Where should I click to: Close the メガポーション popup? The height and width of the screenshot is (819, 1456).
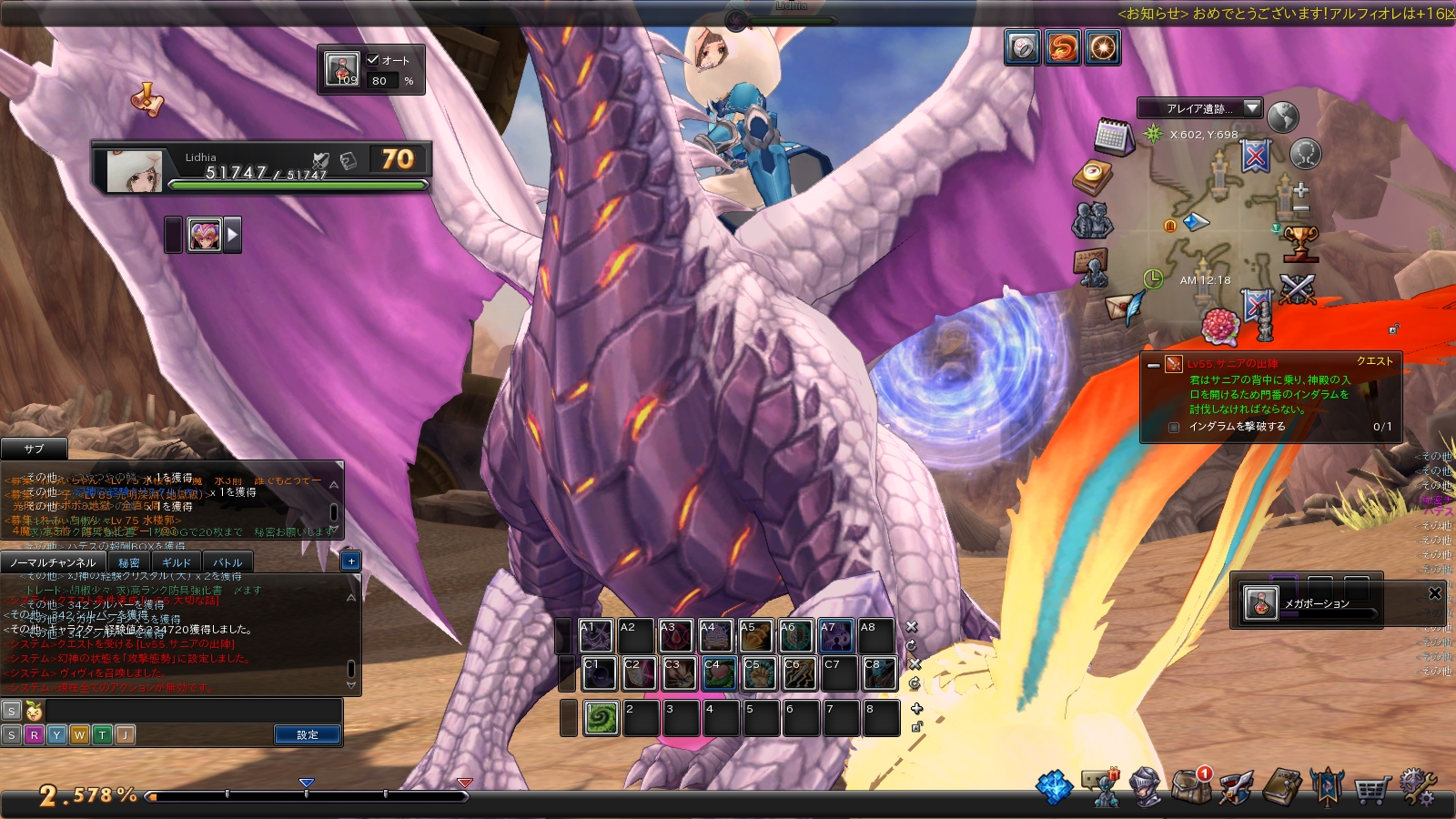tap(1435, 593)
